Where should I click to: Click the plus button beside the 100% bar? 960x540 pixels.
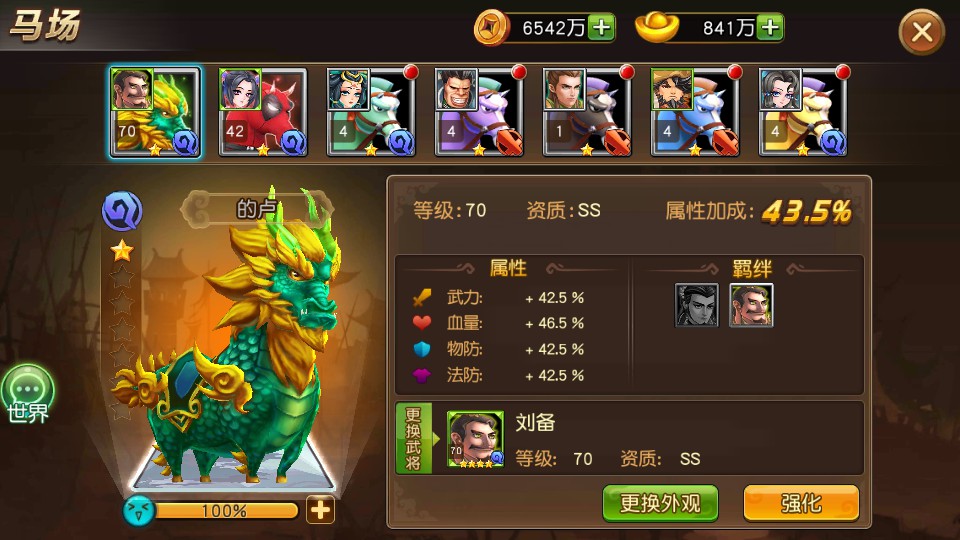coord(320,510)
